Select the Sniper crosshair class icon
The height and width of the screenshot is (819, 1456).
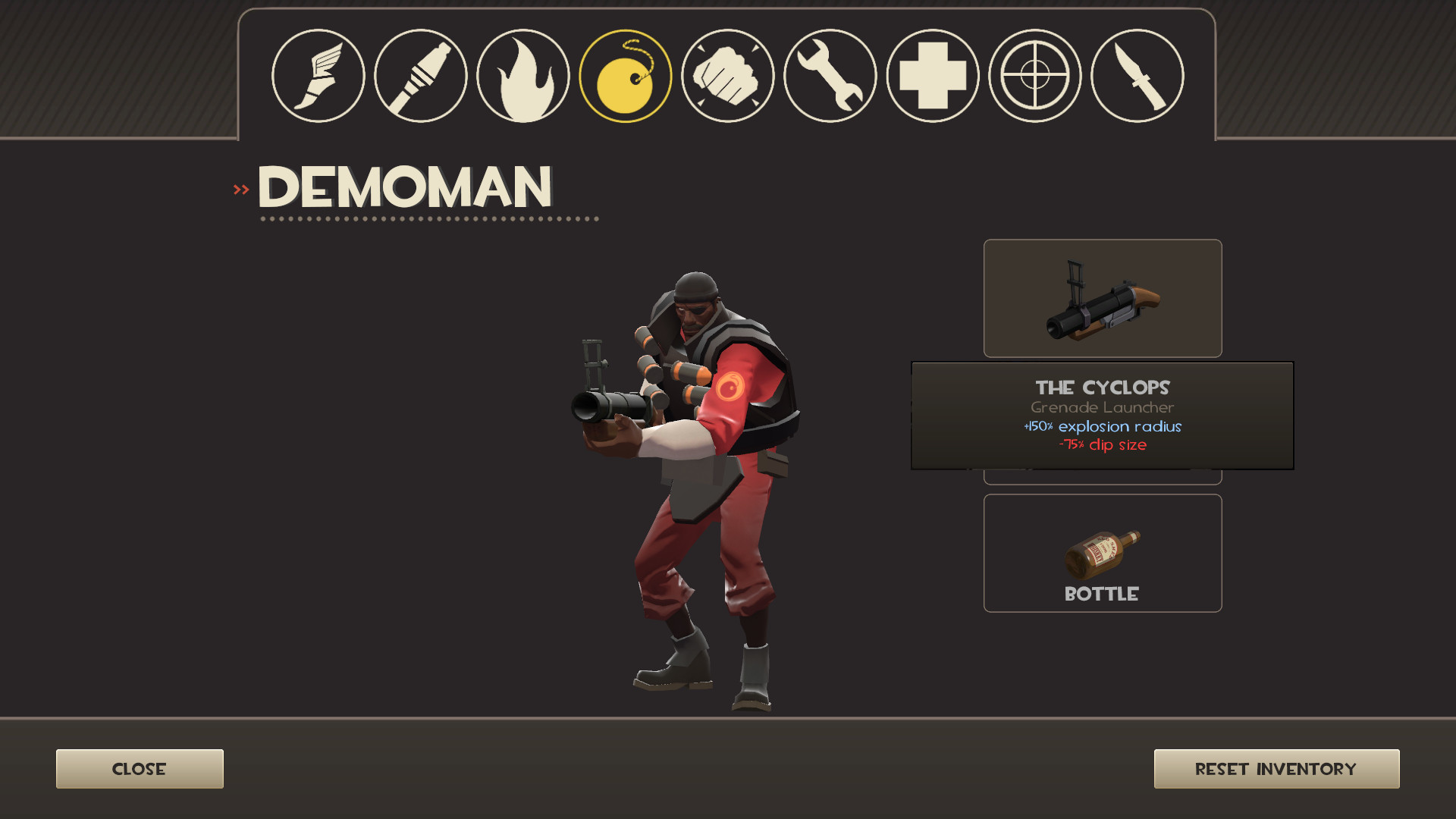(x=1034, y=75)
